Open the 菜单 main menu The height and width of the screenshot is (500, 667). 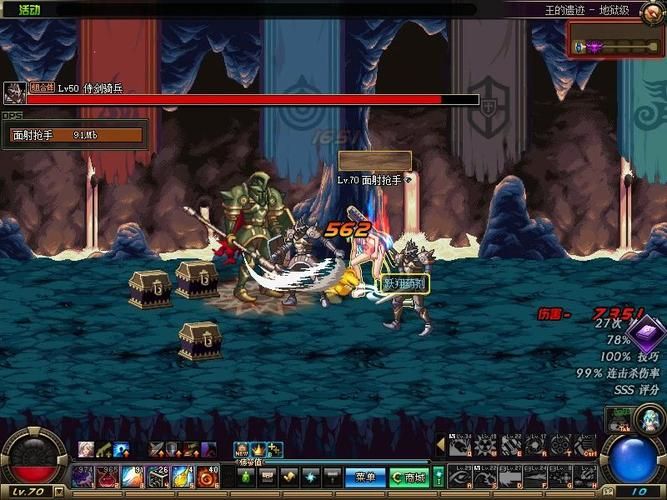click(364, 477)
